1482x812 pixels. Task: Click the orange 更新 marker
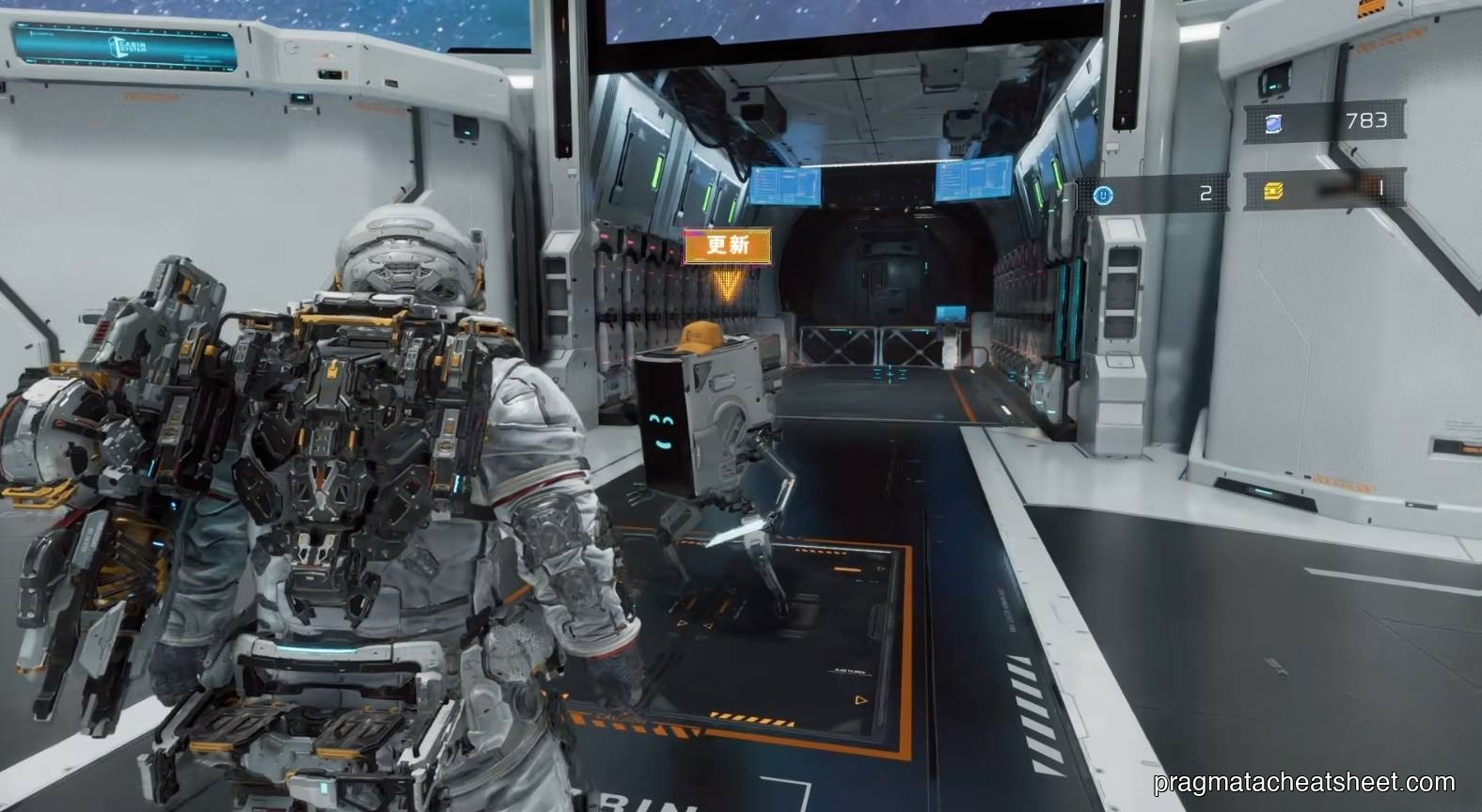728,245
